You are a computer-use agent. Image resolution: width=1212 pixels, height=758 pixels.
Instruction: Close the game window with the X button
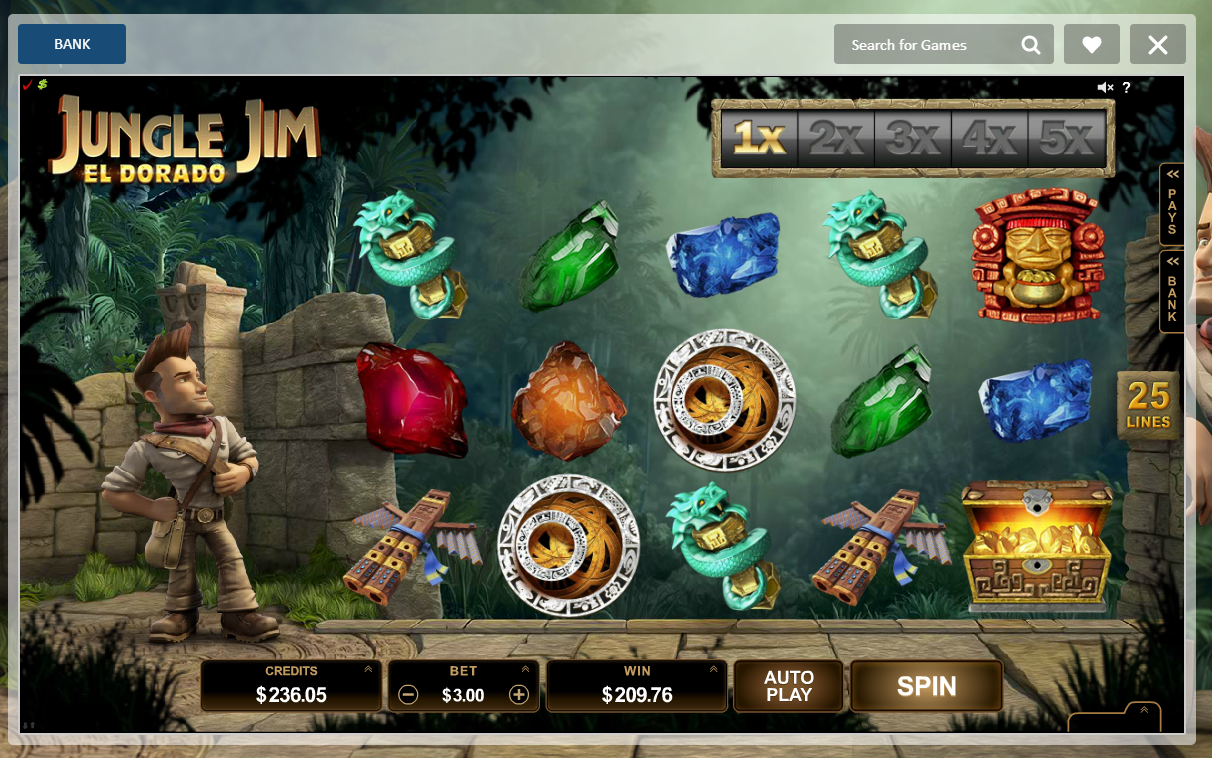[1158, 45]
